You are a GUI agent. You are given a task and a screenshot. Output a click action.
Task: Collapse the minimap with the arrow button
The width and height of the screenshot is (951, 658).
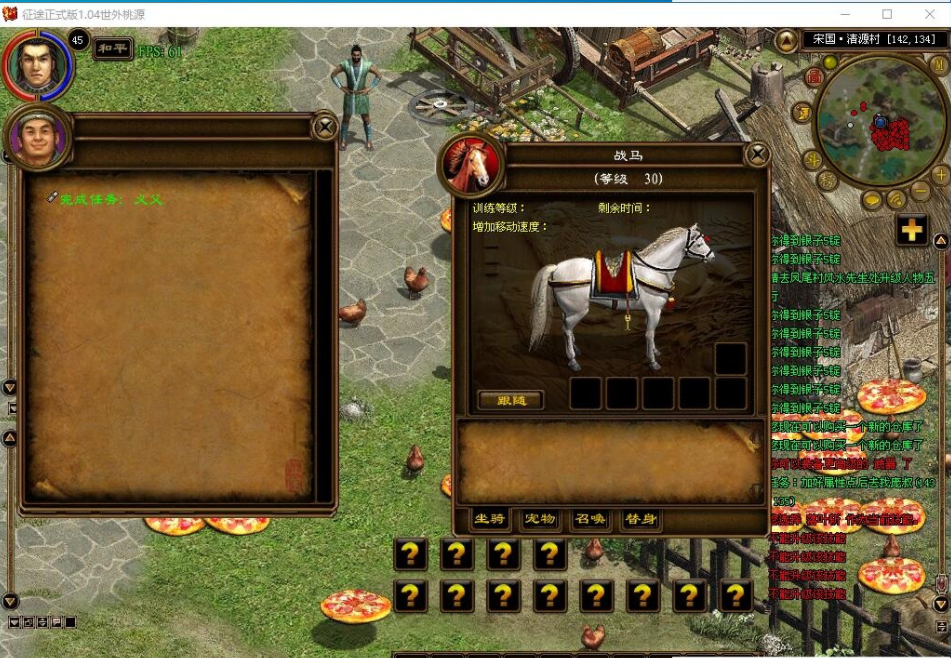(x=786, y=41)
